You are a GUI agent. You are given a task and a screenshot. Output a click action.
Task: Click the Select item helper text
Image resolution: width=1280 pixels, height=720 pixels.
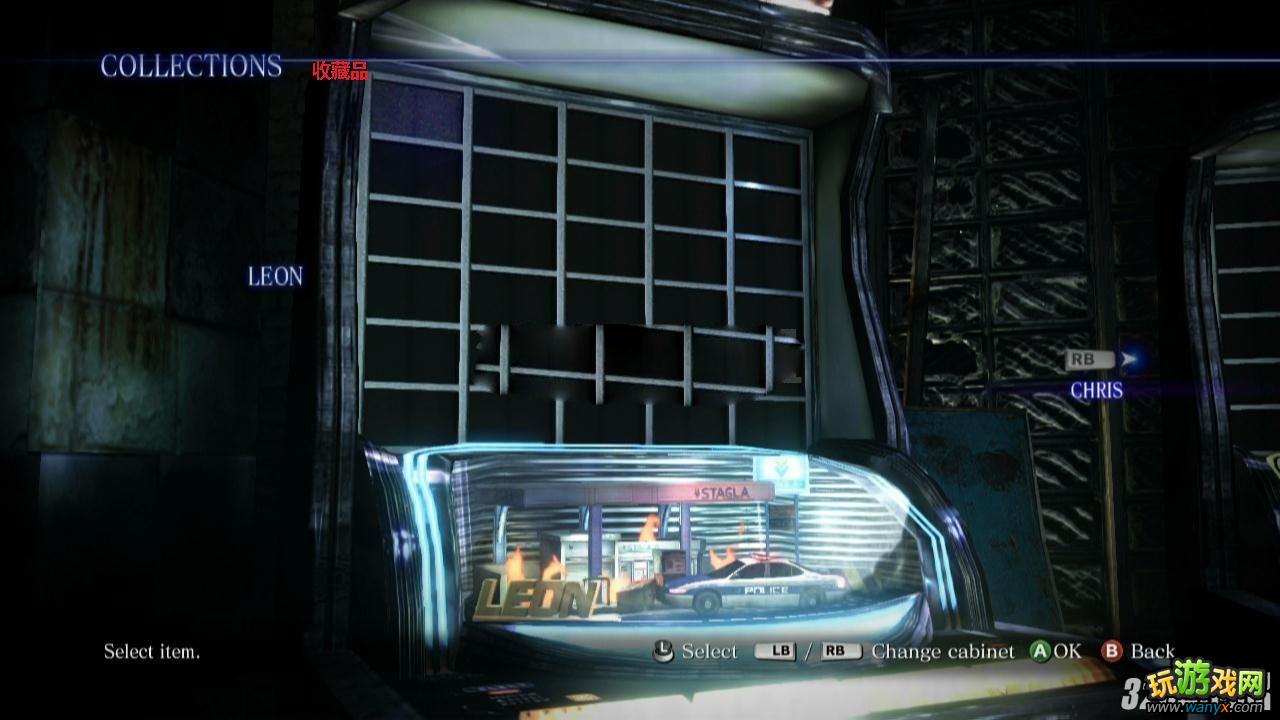coord(152,651)
